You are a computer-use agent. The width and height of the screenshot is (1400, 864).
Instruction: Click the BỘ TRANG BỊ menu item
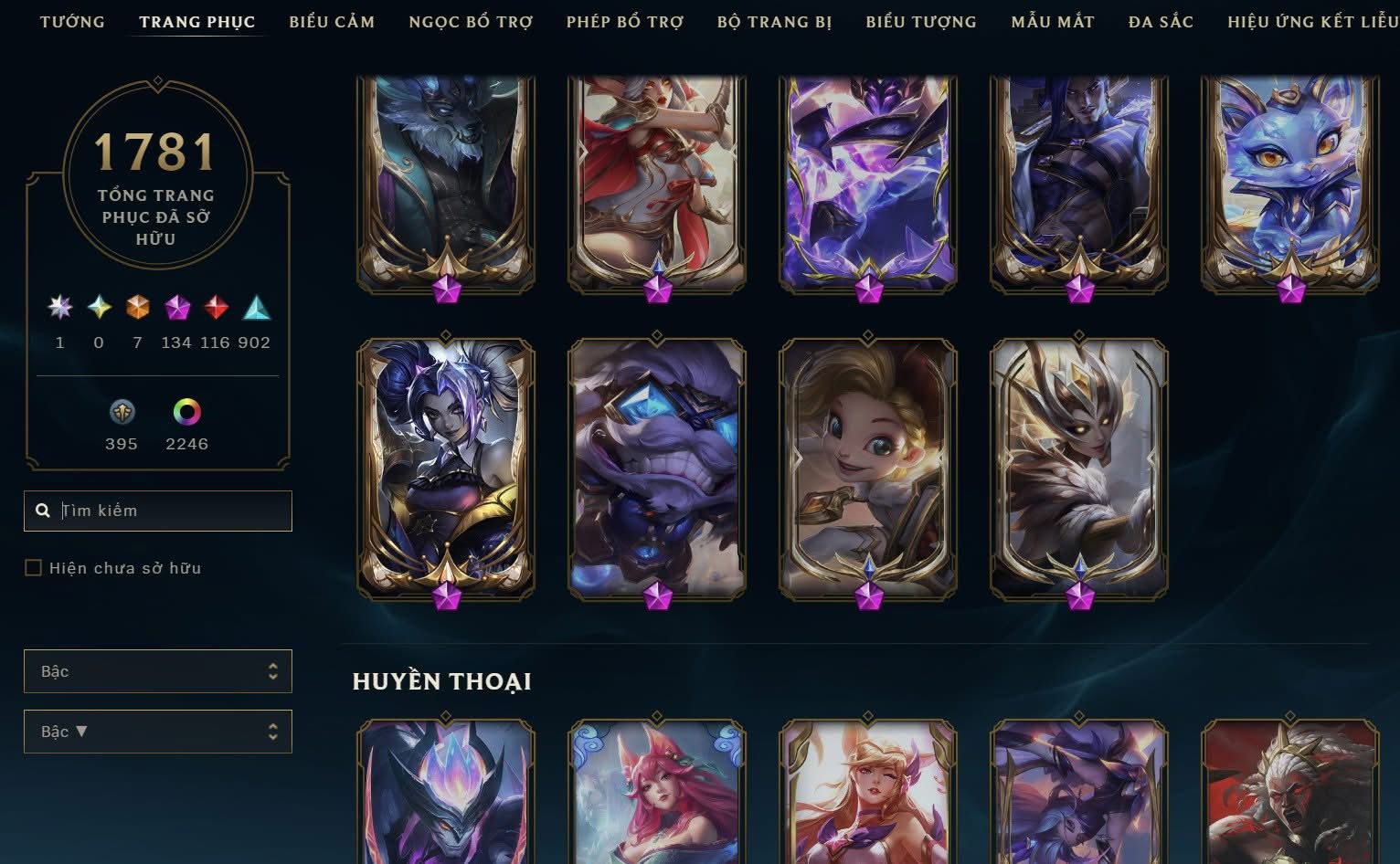775,21
